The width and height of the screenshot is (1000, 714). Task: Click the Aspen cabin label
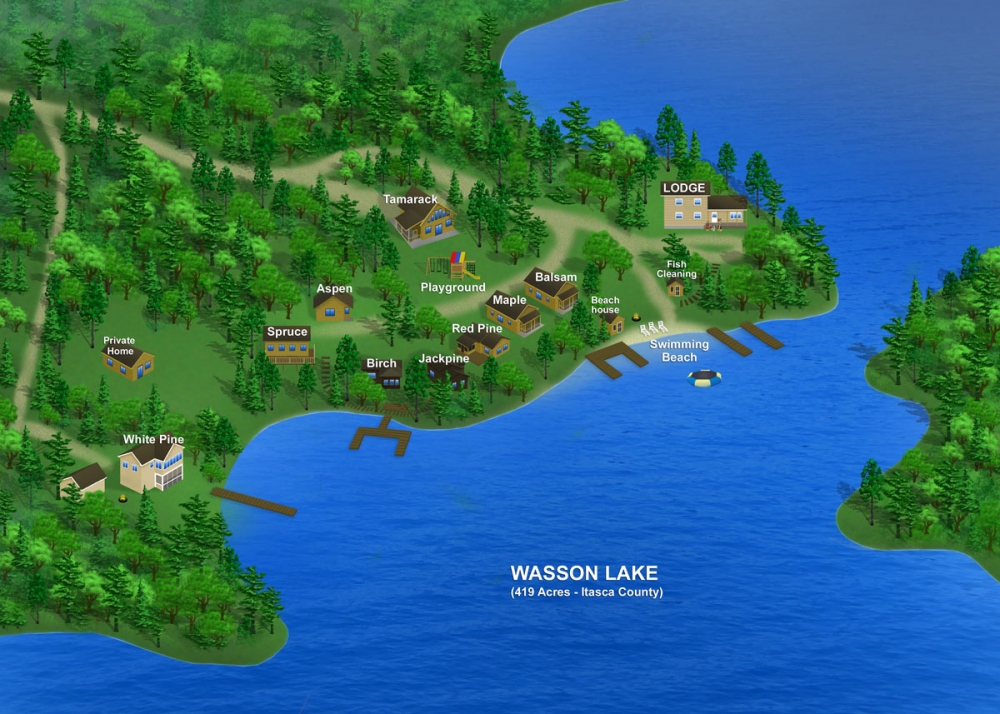[x=334, y=289]
